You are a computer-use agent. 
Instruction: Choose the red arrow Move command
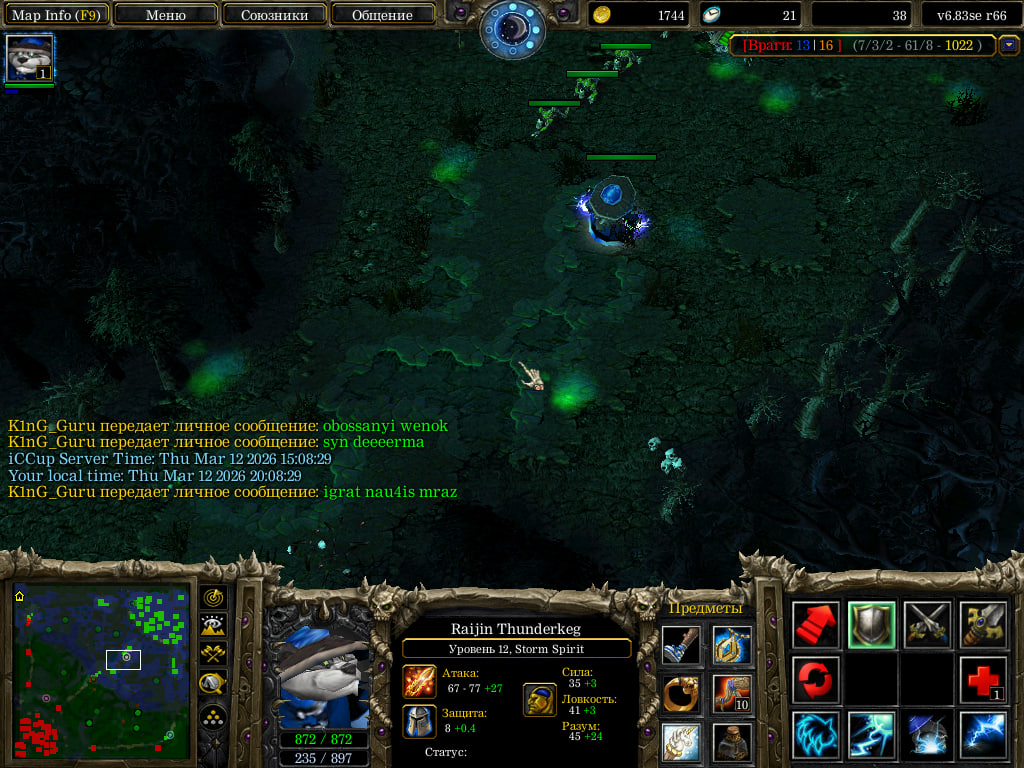(816, 624)
